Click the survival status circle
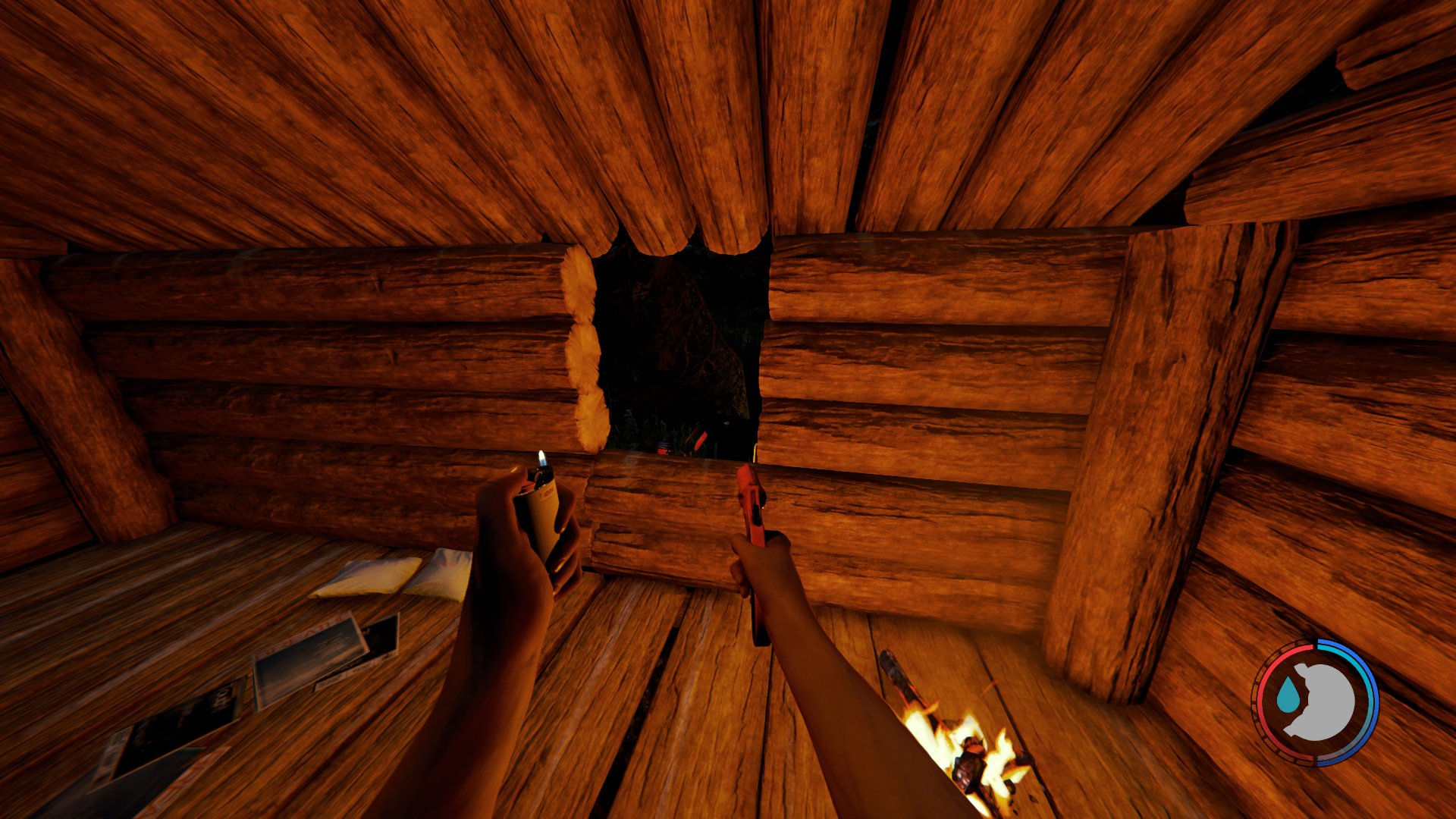Image resolution: width=1456 pixels, height=819 pixels. coord(1316,705)
